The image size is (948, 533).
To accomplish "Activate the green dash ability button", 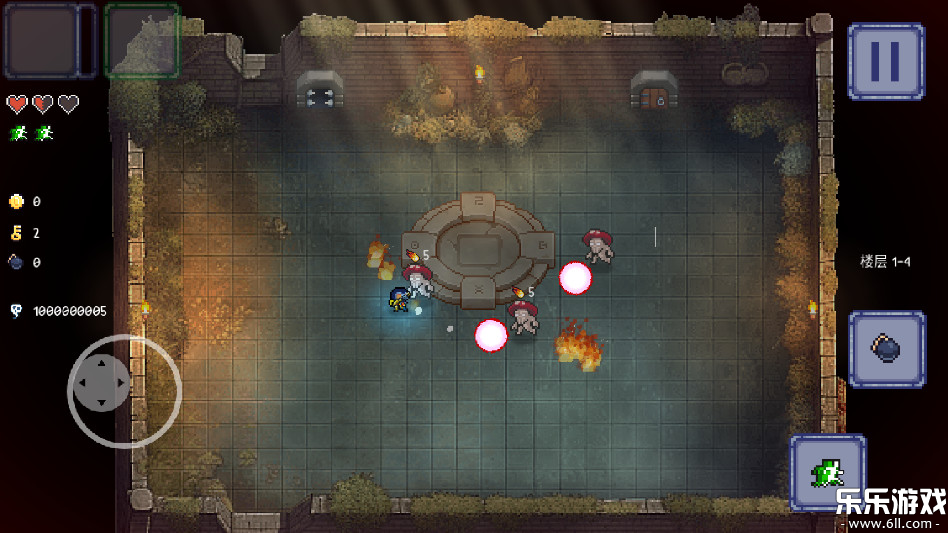I will tap(827, 472).
